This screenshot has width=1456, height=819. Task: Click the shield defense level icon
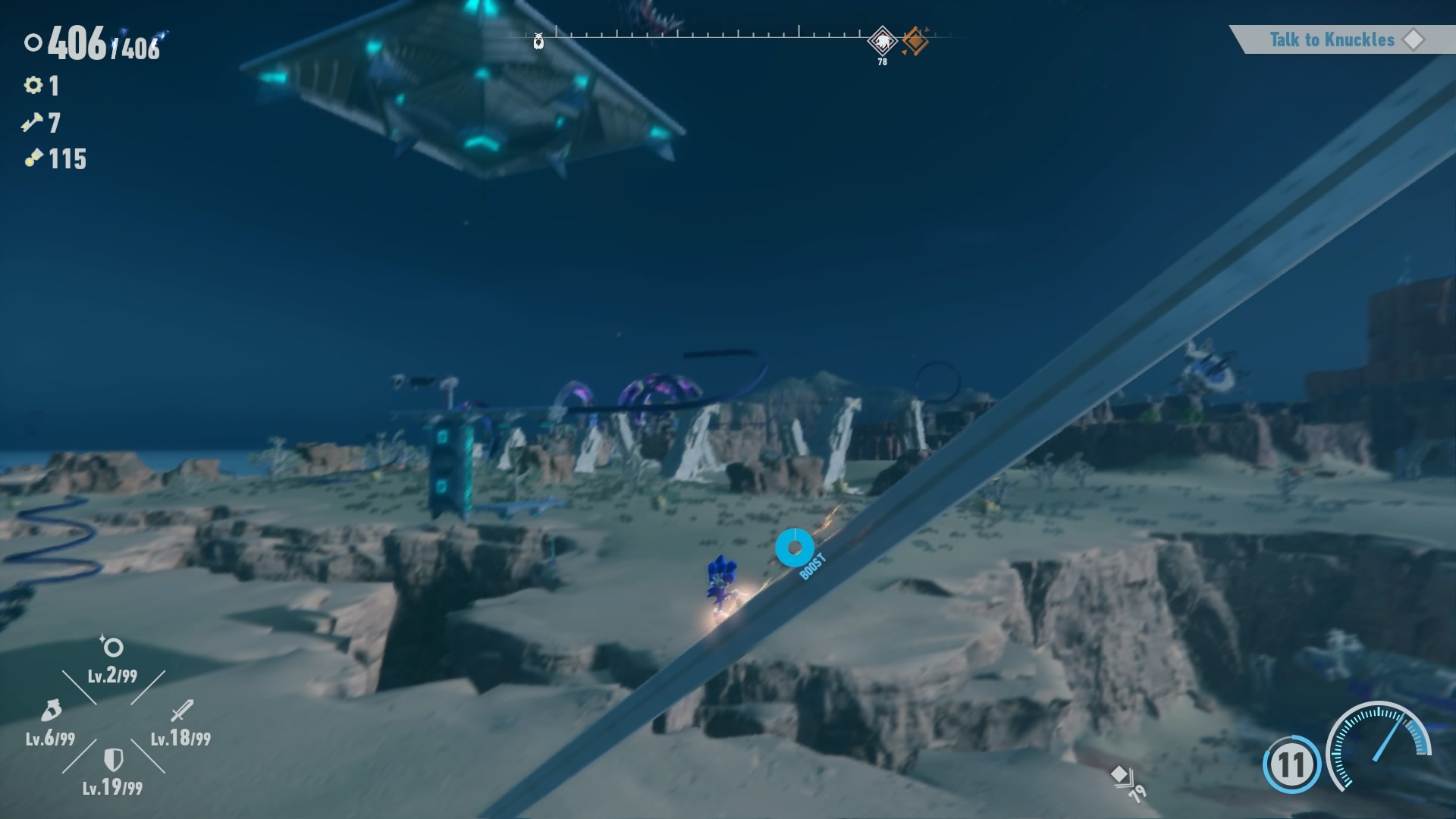113,759
